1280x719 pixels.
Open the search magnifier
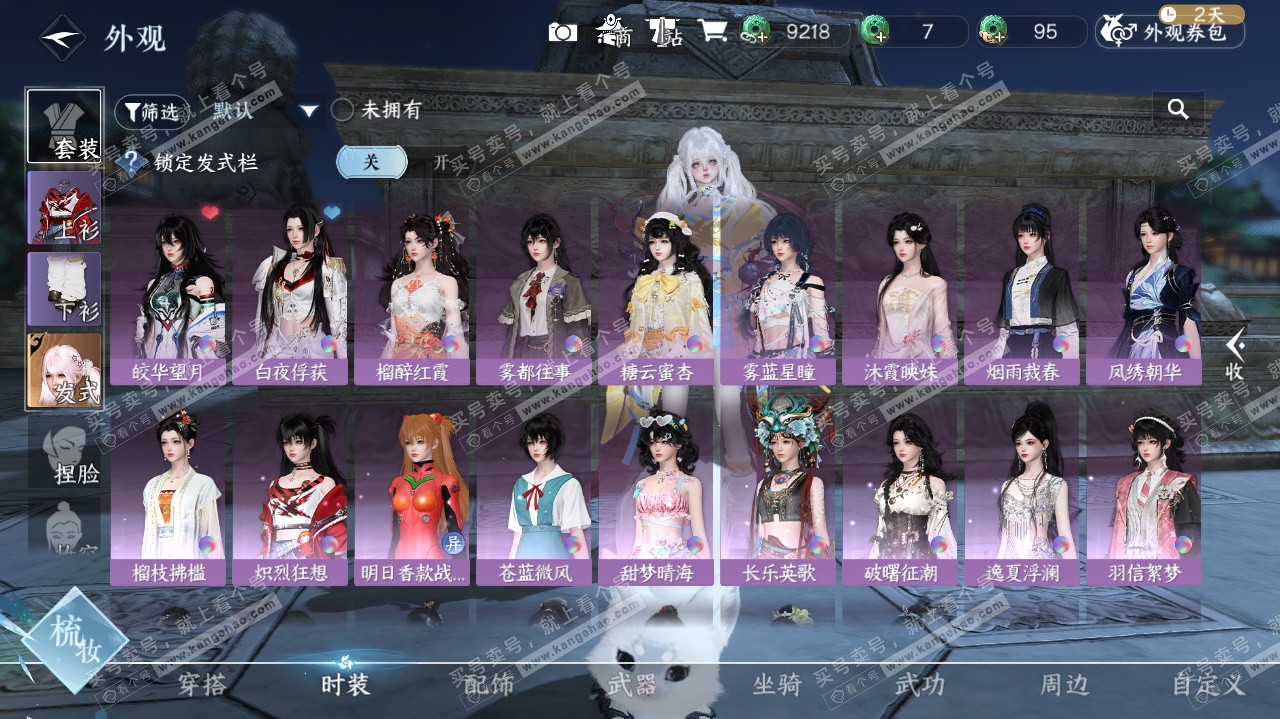coord(1178,109)
